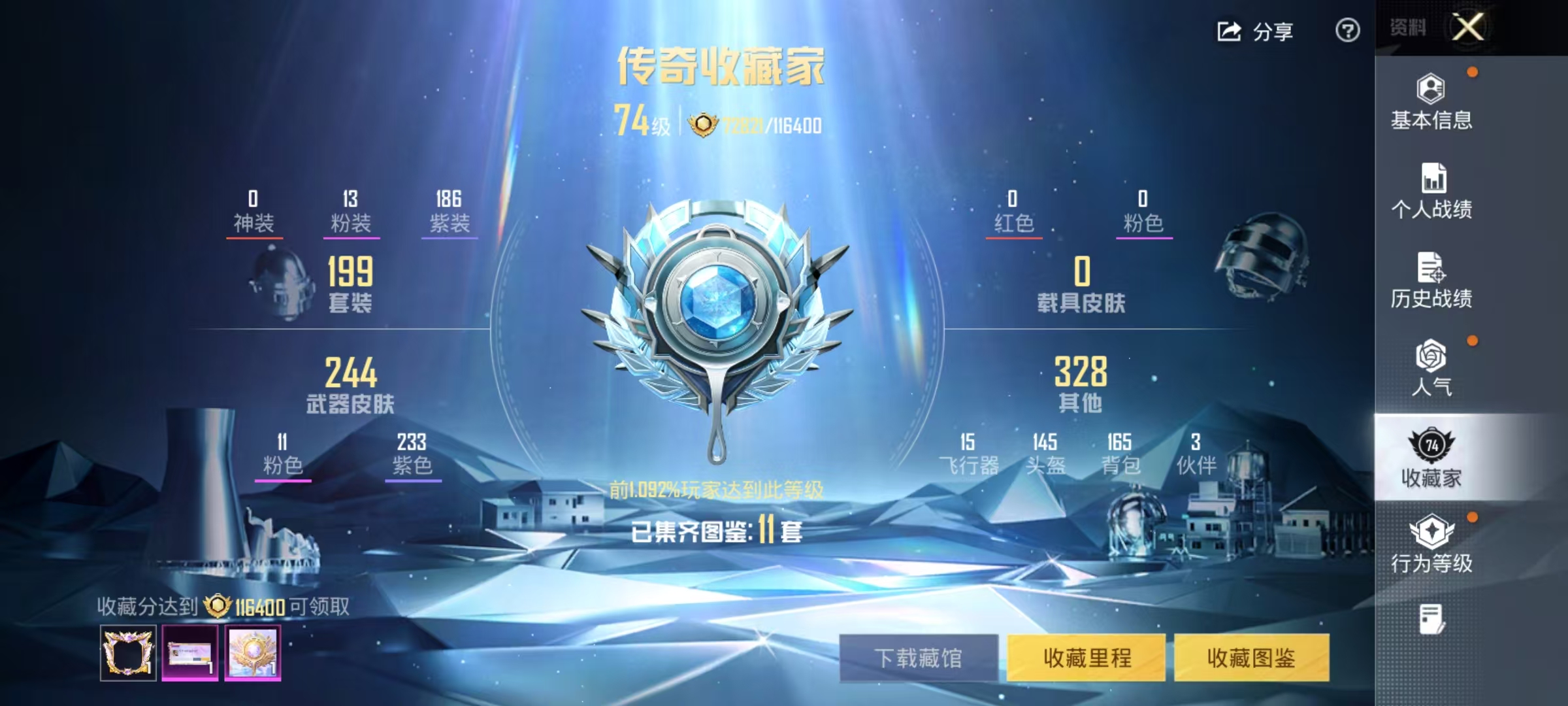Switch to the 收藏家 sidebar tab
Screen dimensions: 1568x706
[x=1431, y=458]
